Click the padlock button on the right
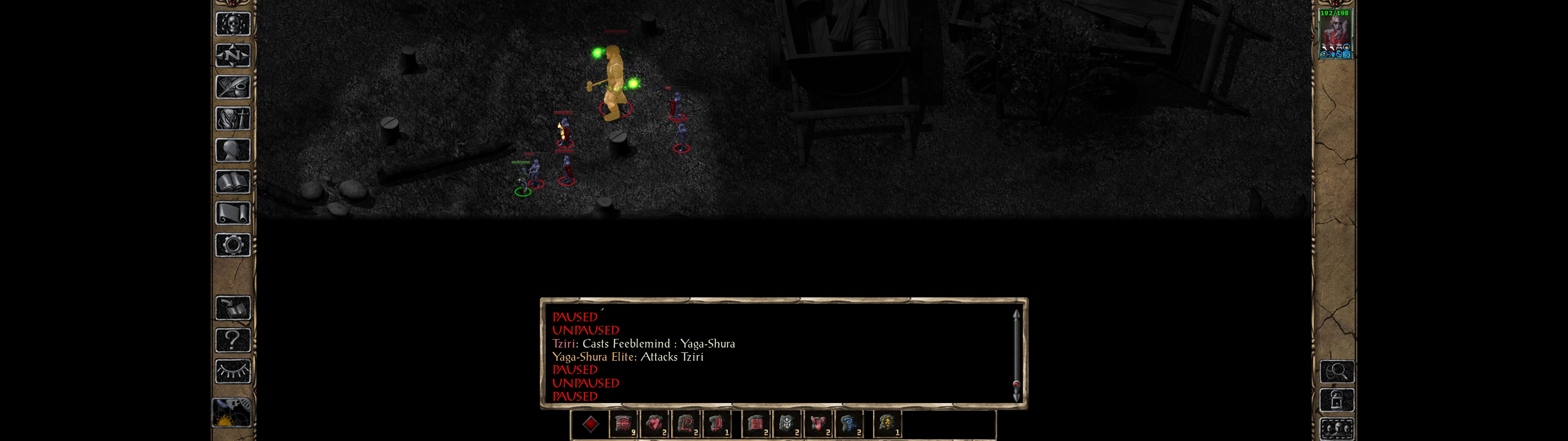1568x441 pixels. [1337, 400]
